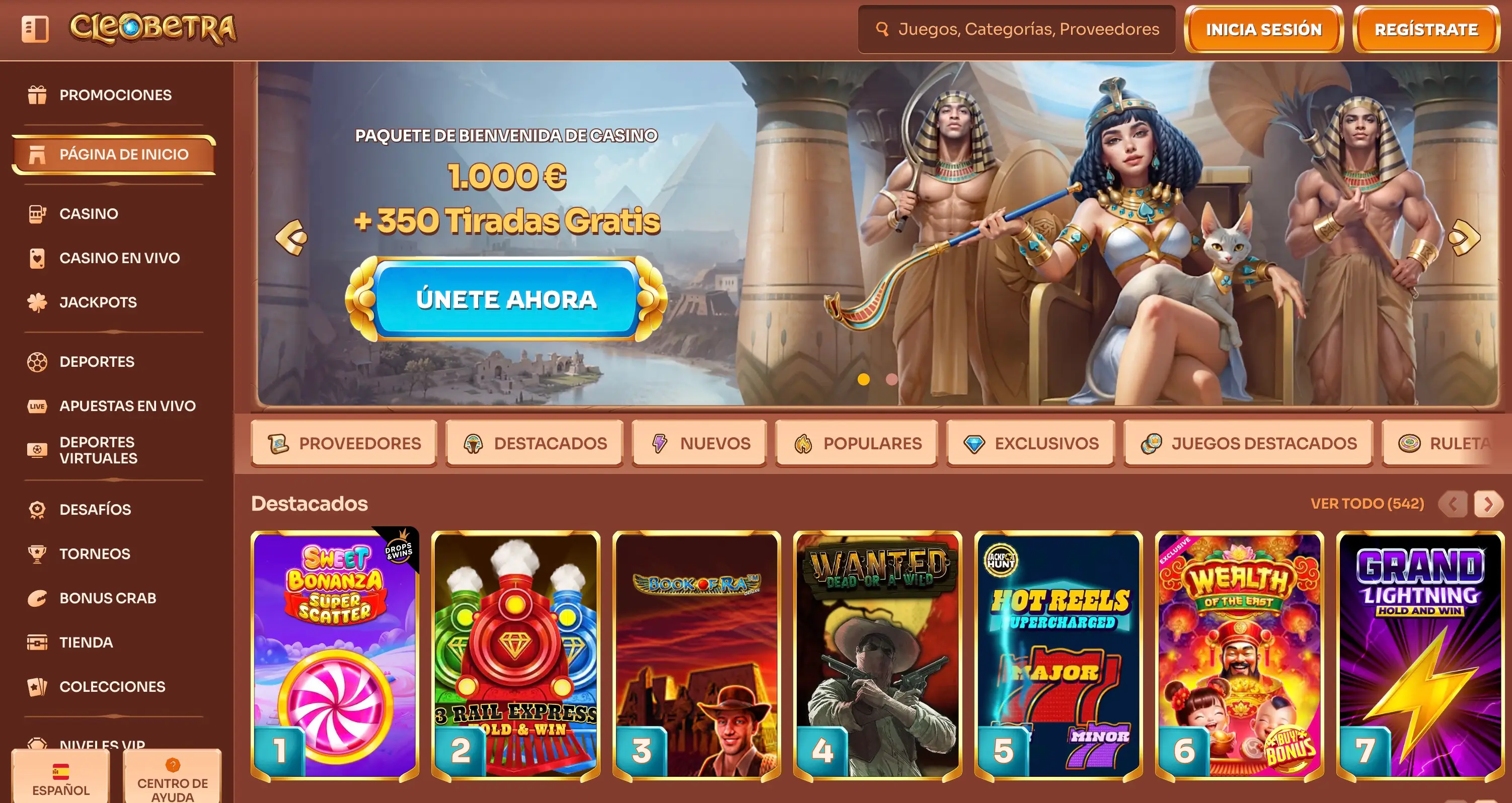Click the Únete Ahora button
The height and width of the screenshot is (803, 1512).
tap(507, 300)
